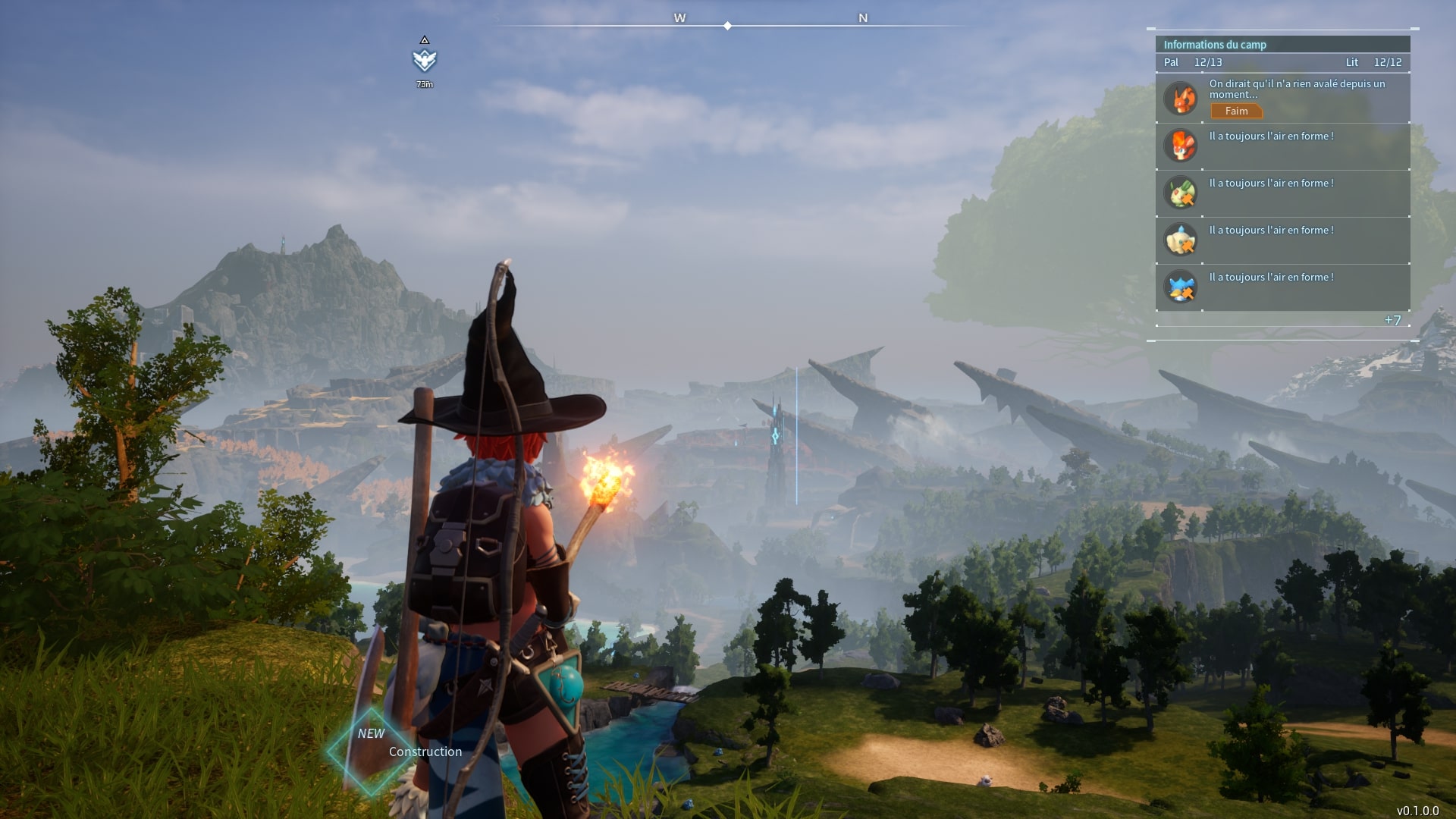
Task: Click the orange Faim hunger tag
Action: click(x=1236, y=111)
